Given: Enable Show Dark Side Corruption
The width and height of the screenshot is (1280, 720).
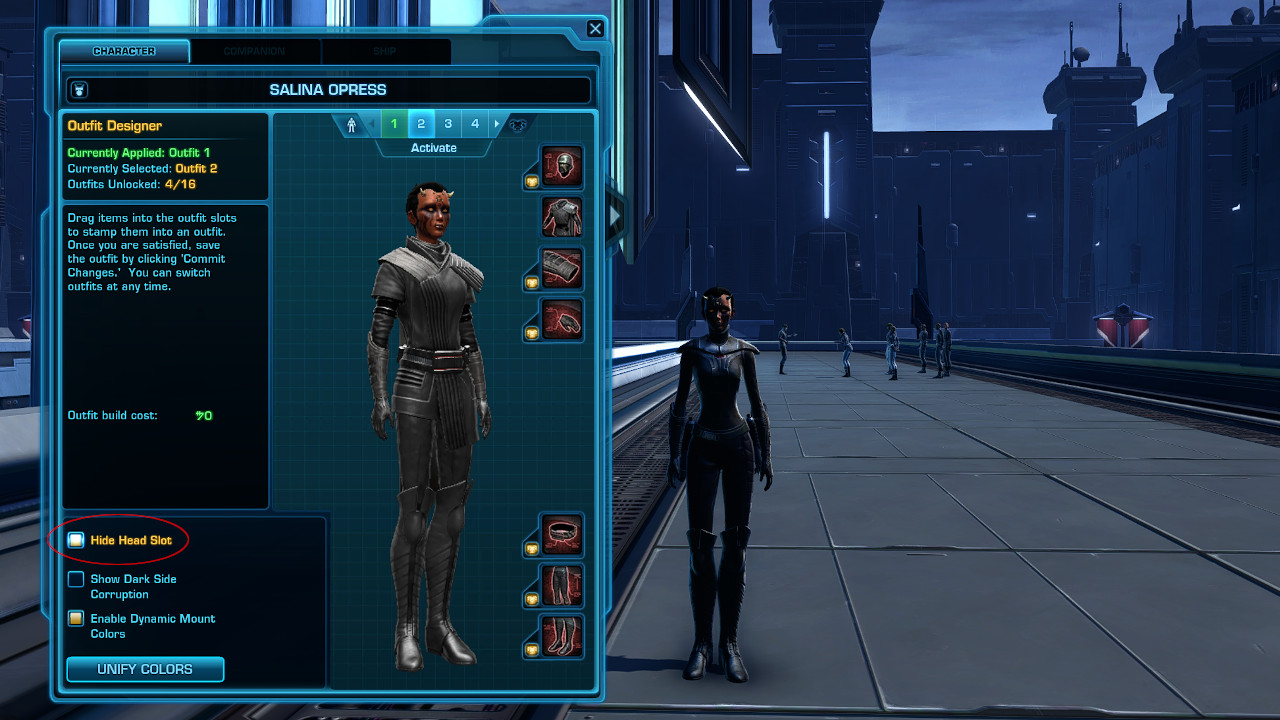Looking at the screenshot, I should [x=75, y=578].
